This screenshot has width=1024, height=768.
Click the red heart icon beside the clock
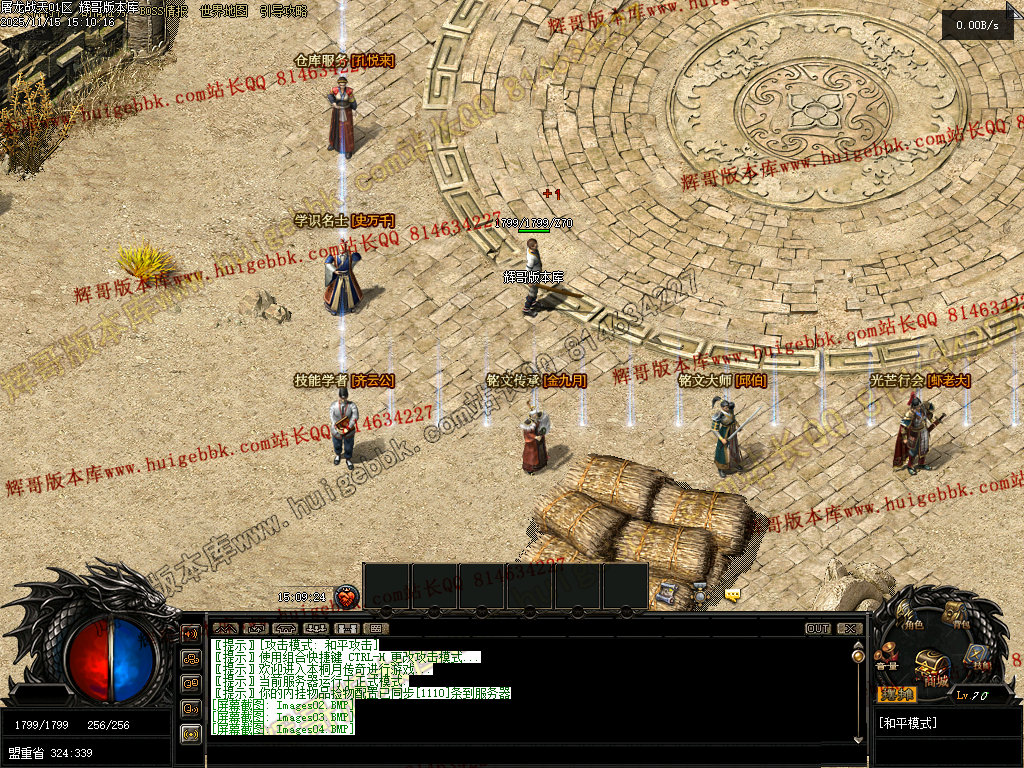click(347, 597)
